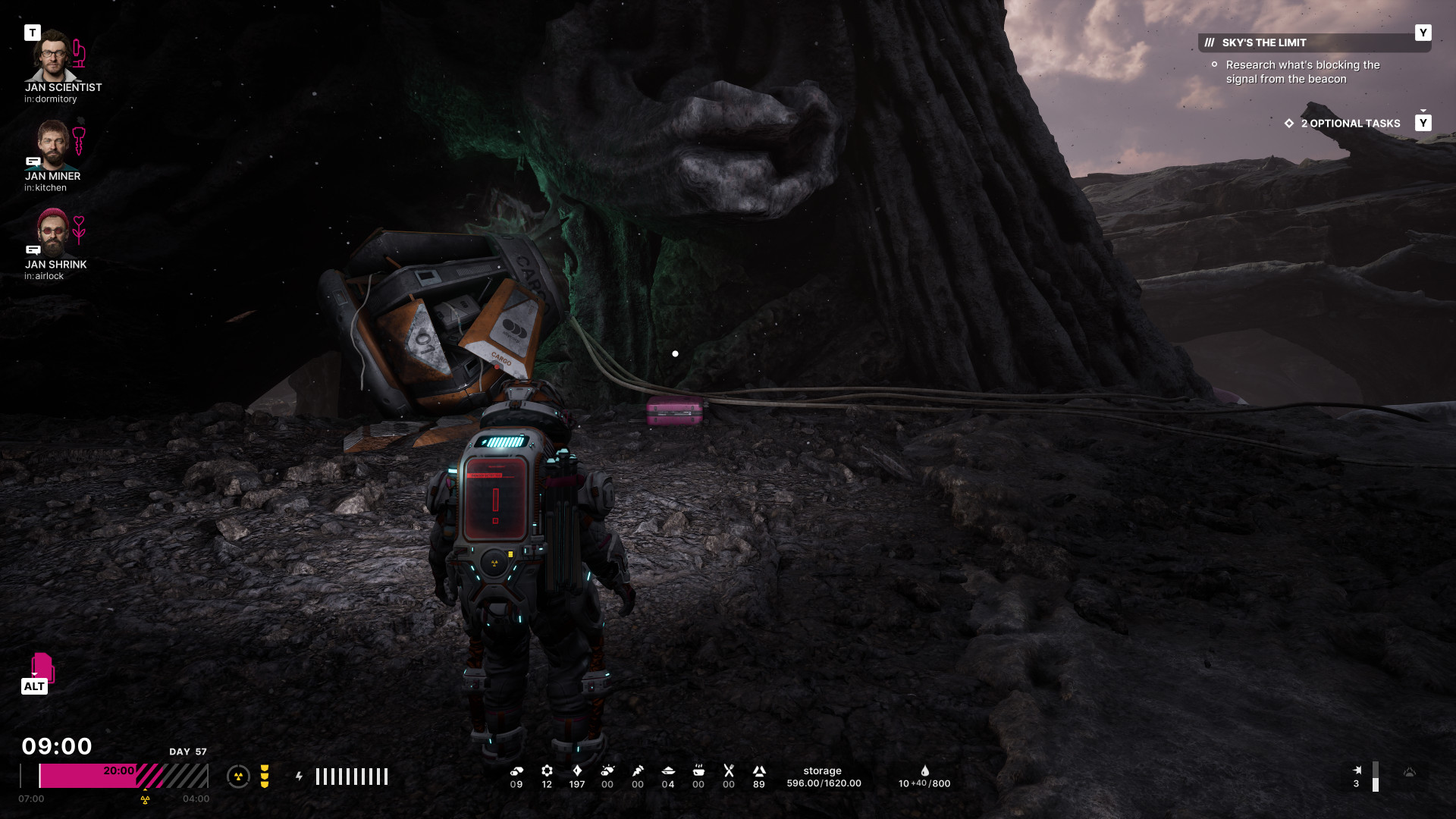1456x819 pixels.
Task: Click the water droplet resource icon
Action: [925, 771]
